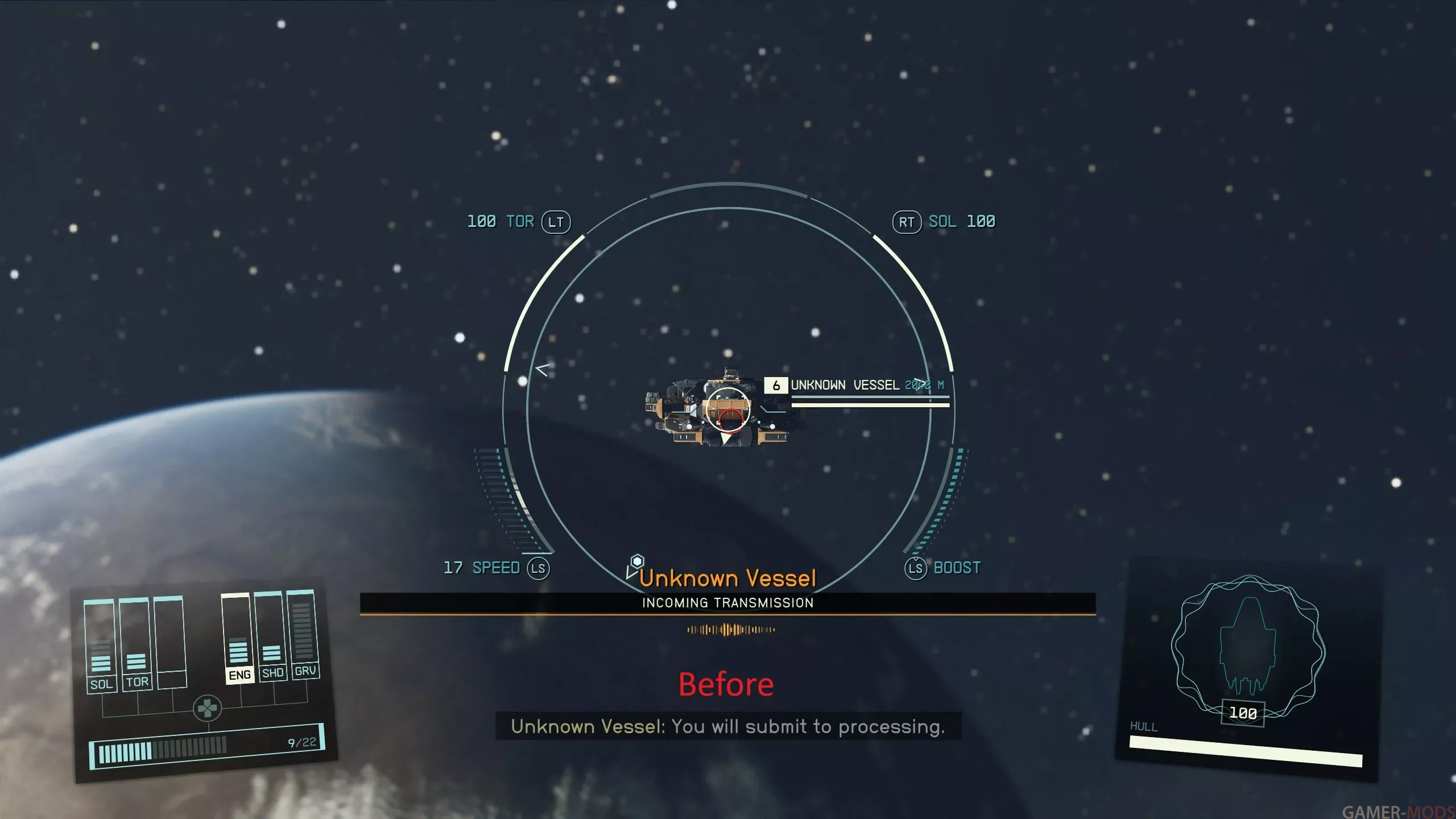Click the GAMER-MODS watermark
The image size is (1456, 819).
click(1397, 811)
